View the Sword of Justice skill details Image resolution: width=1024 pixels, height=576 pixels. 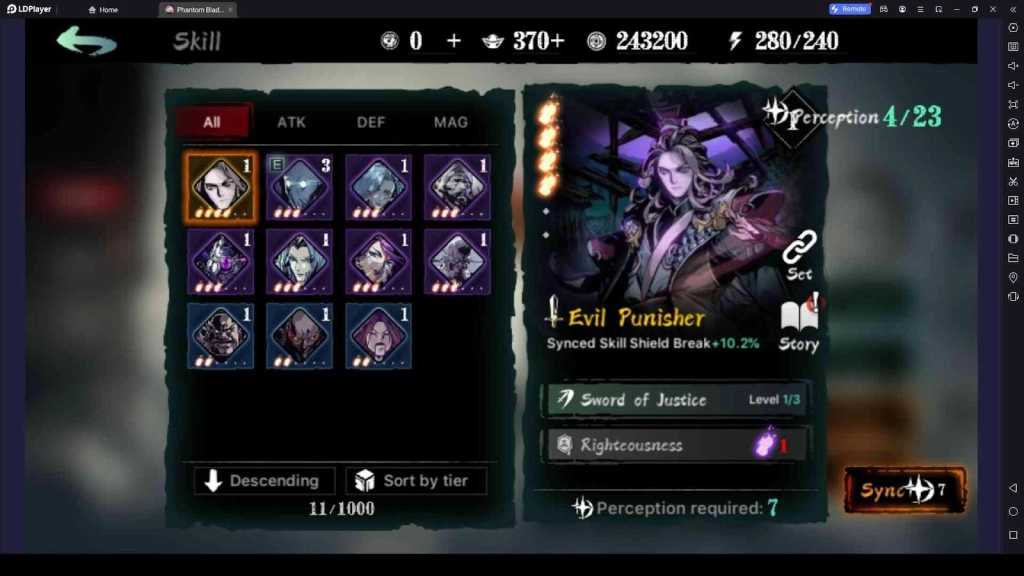[x=676, y=400]
